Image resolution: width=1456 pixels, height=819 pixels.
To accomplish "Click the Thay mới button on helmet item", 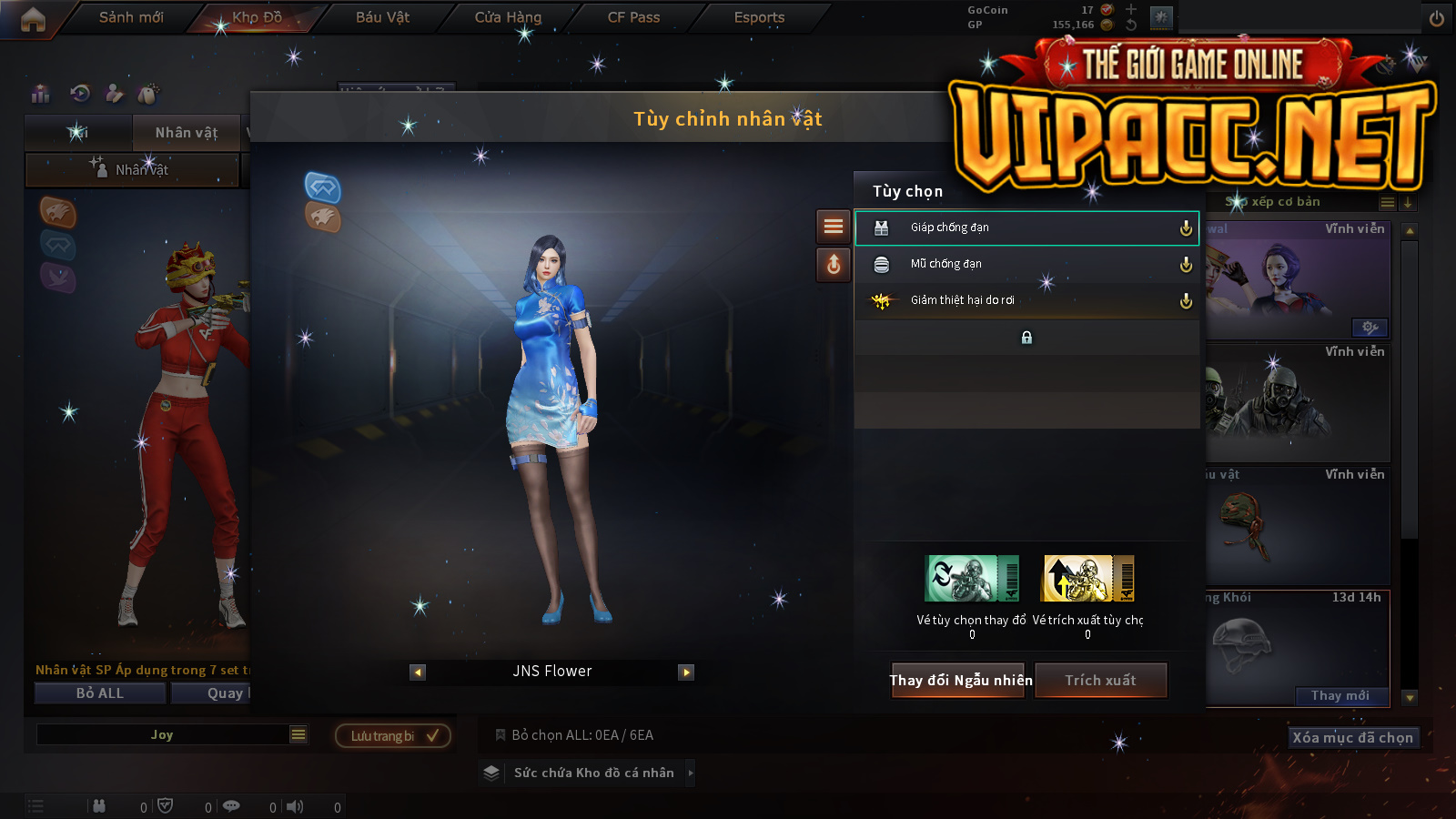I will click(1340, 696).
